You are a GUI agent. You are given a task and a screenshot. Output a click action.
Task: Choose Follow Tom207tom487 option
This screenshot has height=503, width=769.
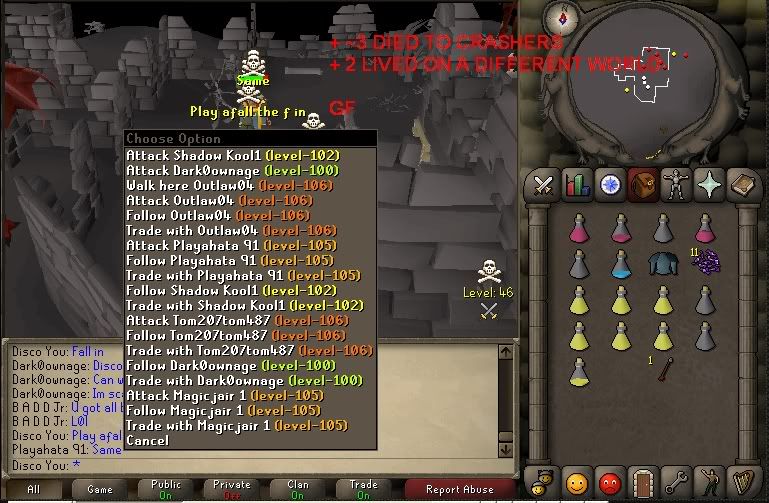pyautogui.click(x=236, y=335)
